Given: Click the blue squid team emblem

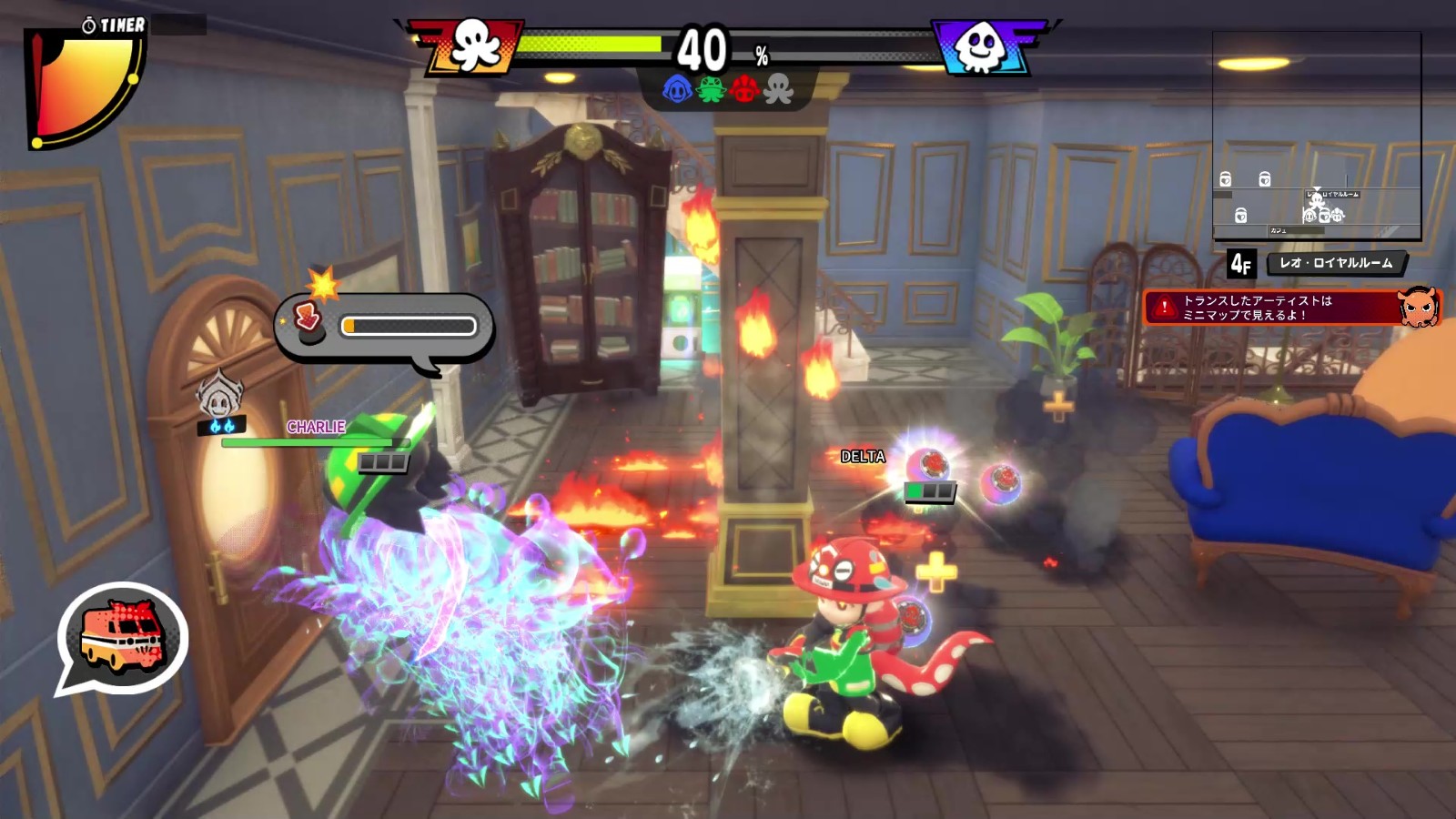Looking at the screenshot, I should [980, 45].
